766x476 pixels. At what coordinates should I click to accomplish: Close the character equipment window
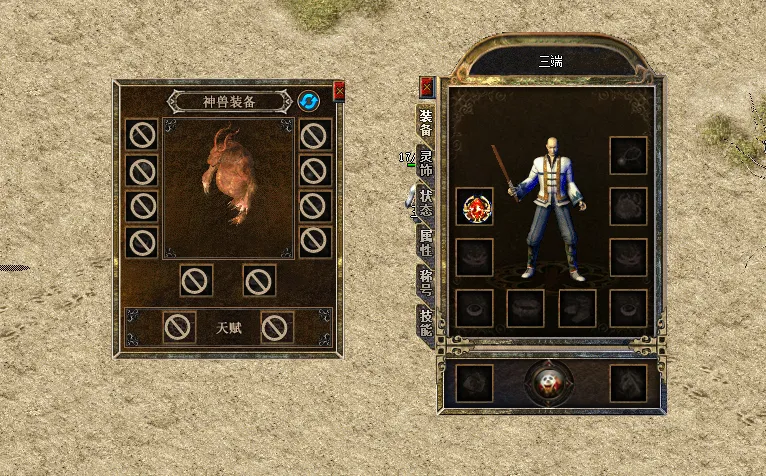pyautogui.click(x=428, y=87)
